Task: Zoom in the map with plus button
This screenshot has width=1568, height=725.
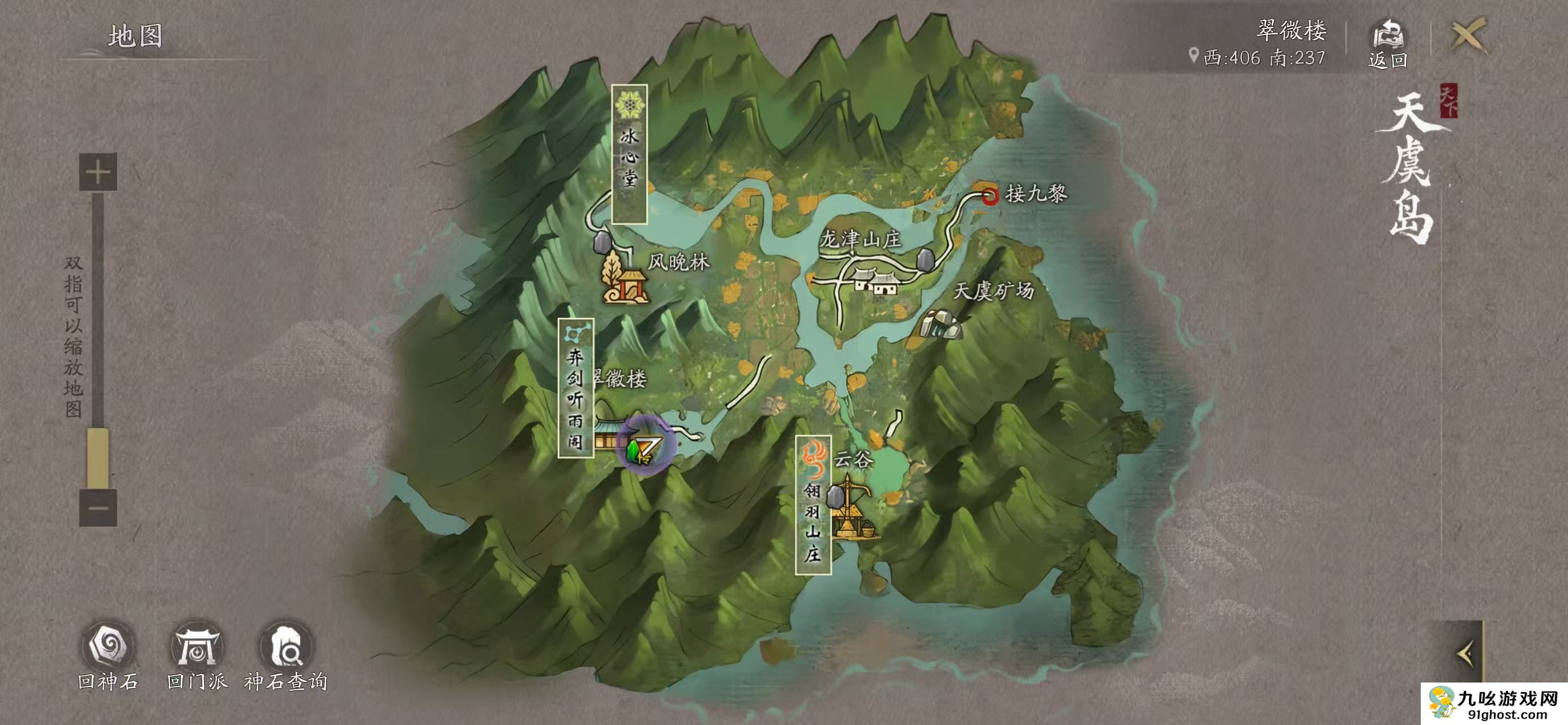Action: (98, 172)
